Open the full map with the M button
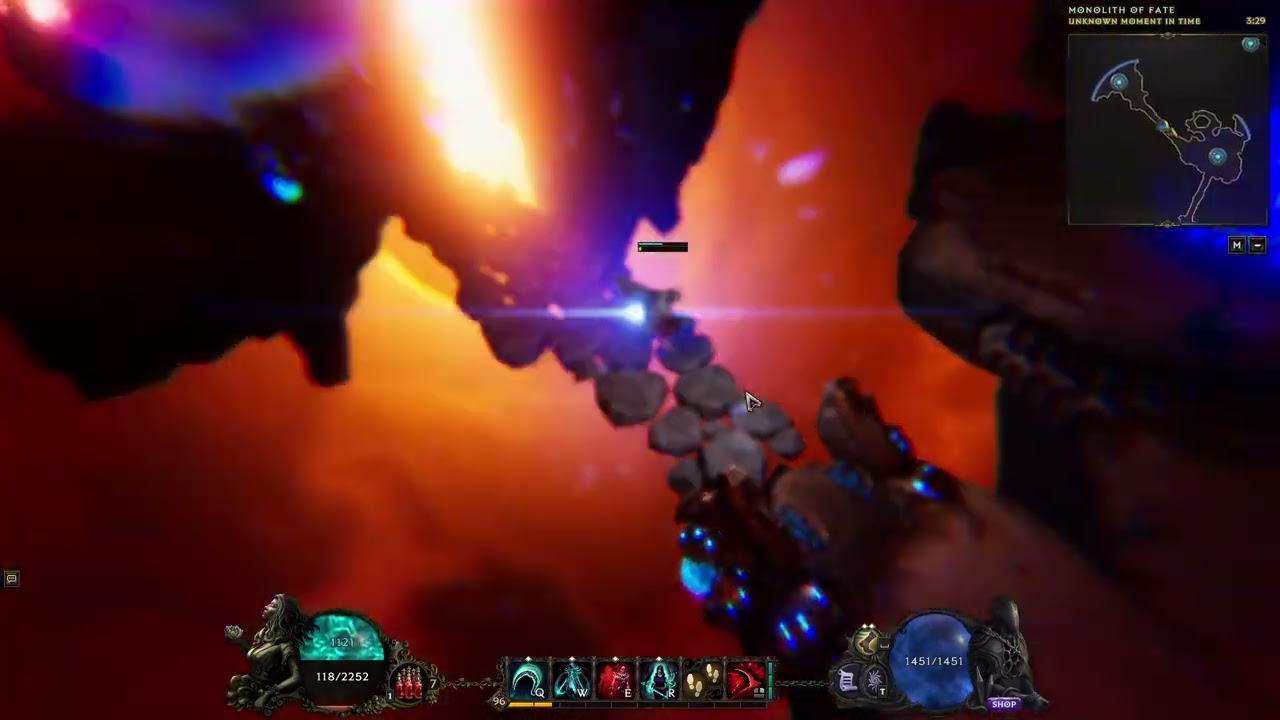This screenshot has height=720, width=1280. [x=1237, y=245]
